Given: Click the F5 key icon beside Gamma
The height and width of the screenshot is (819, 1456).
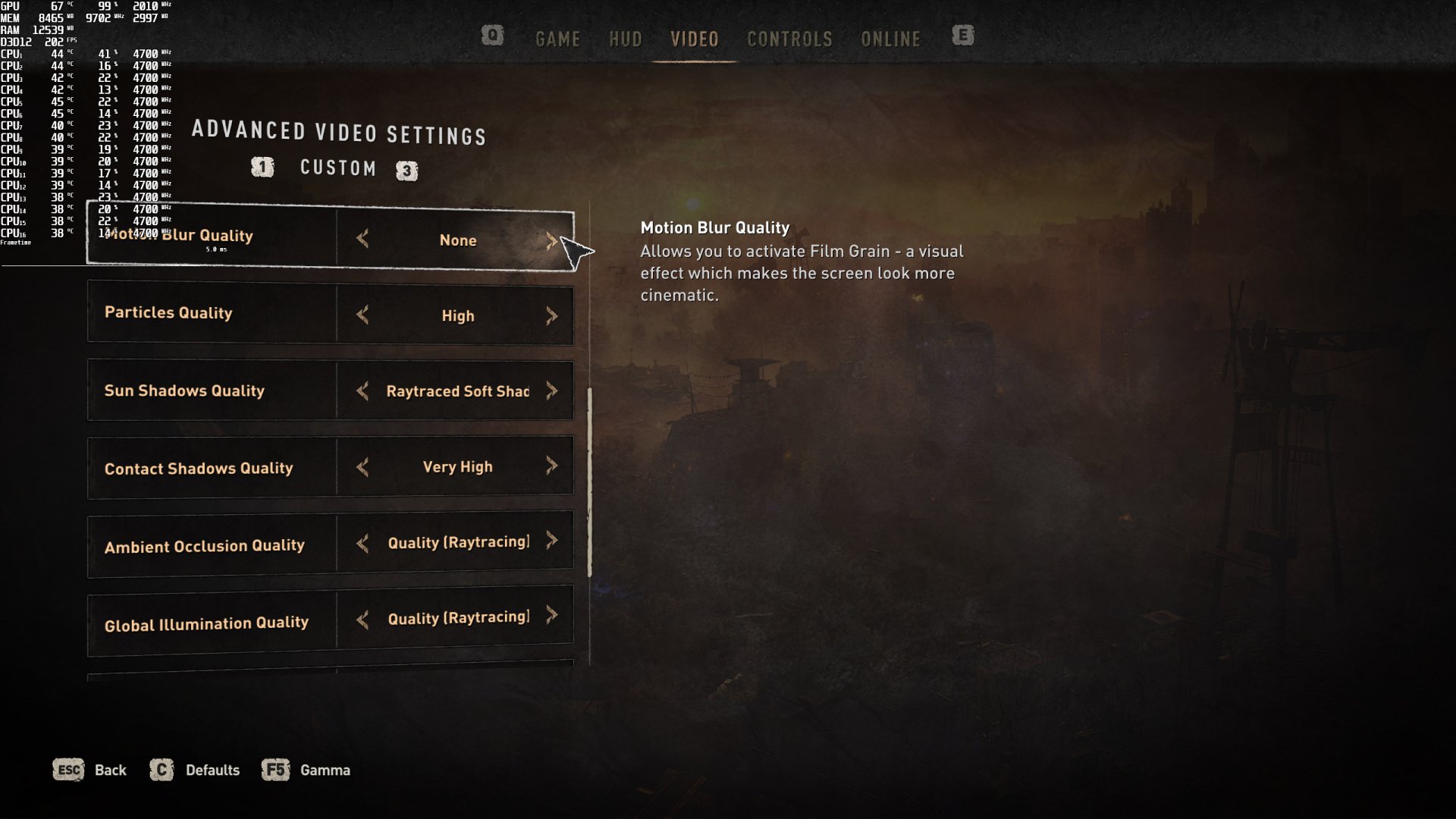Looking at the screenshot, I should [x=275, y=770].
